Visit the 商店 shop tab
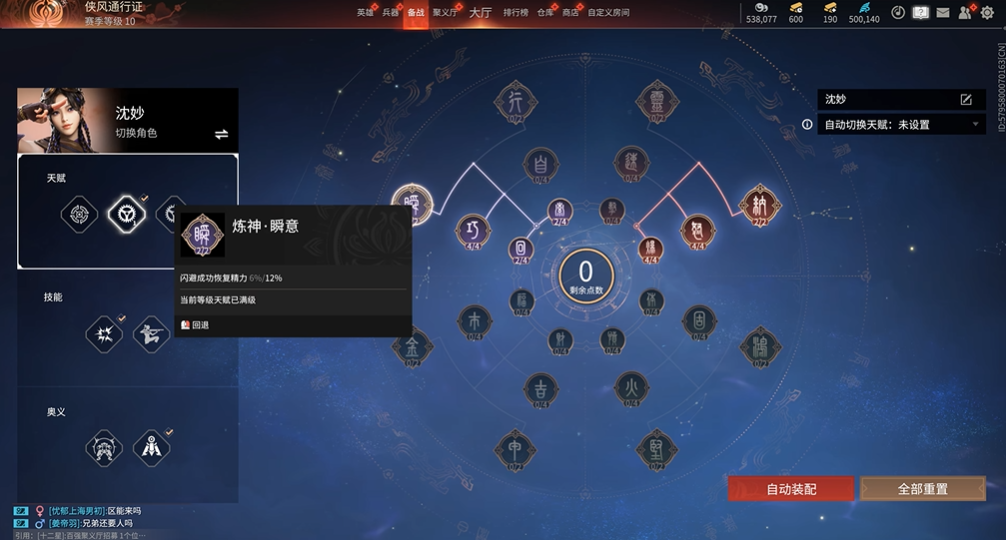 pyautogui.click(x=570, y=13)
